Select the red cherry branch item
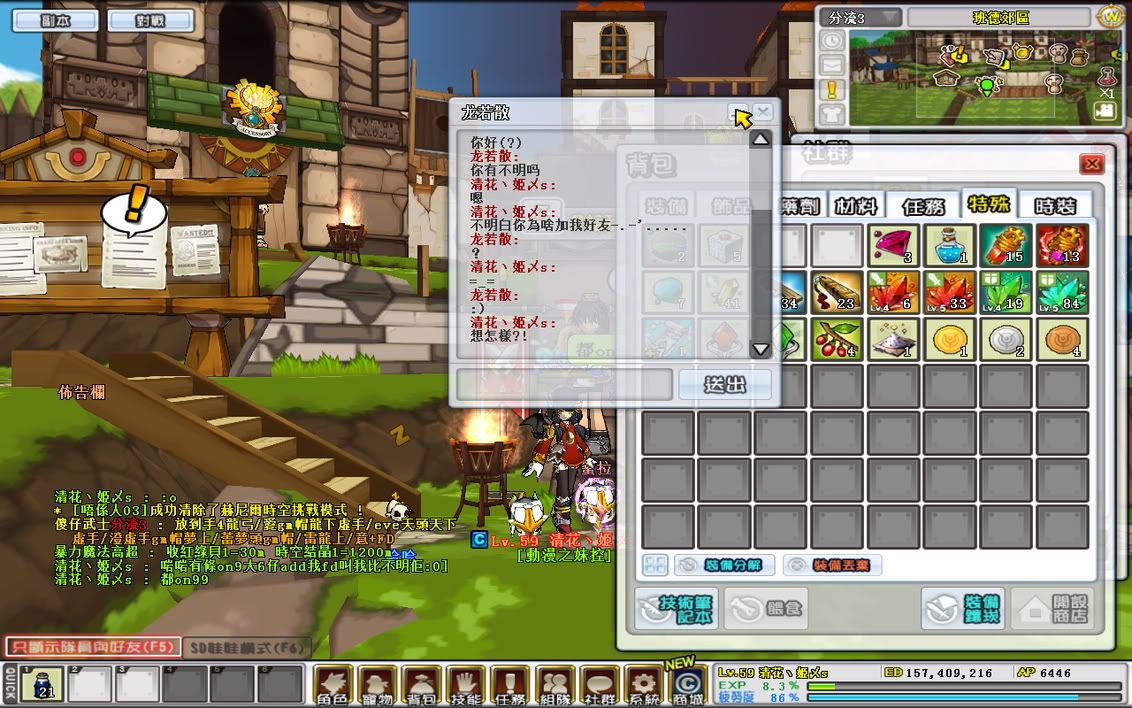The image size is (1132, 708). tap(837, 339)
